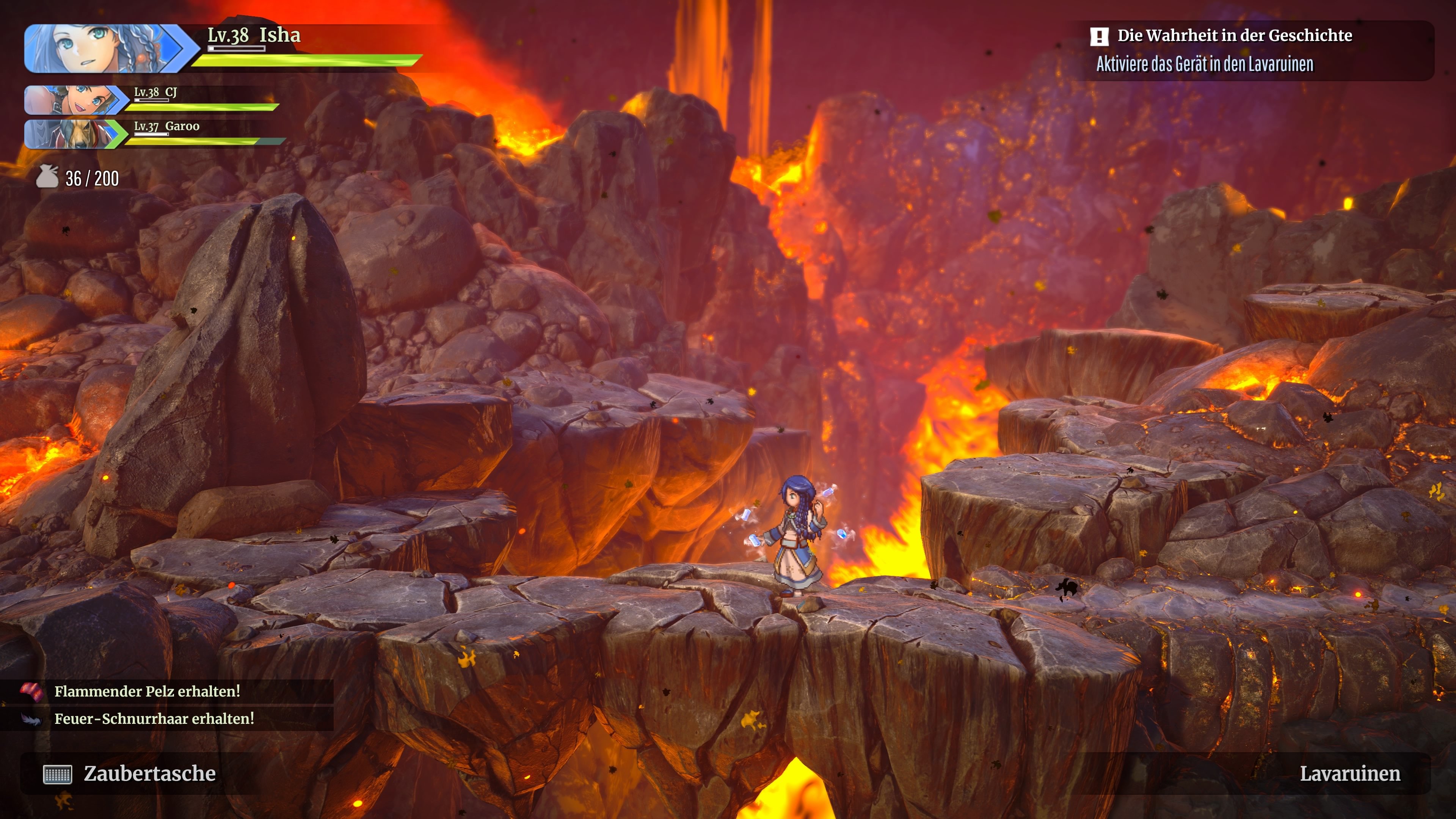The image size is (1456, 819).
Task: Select CJ's party portrait
Action: (x=75, y=100)
